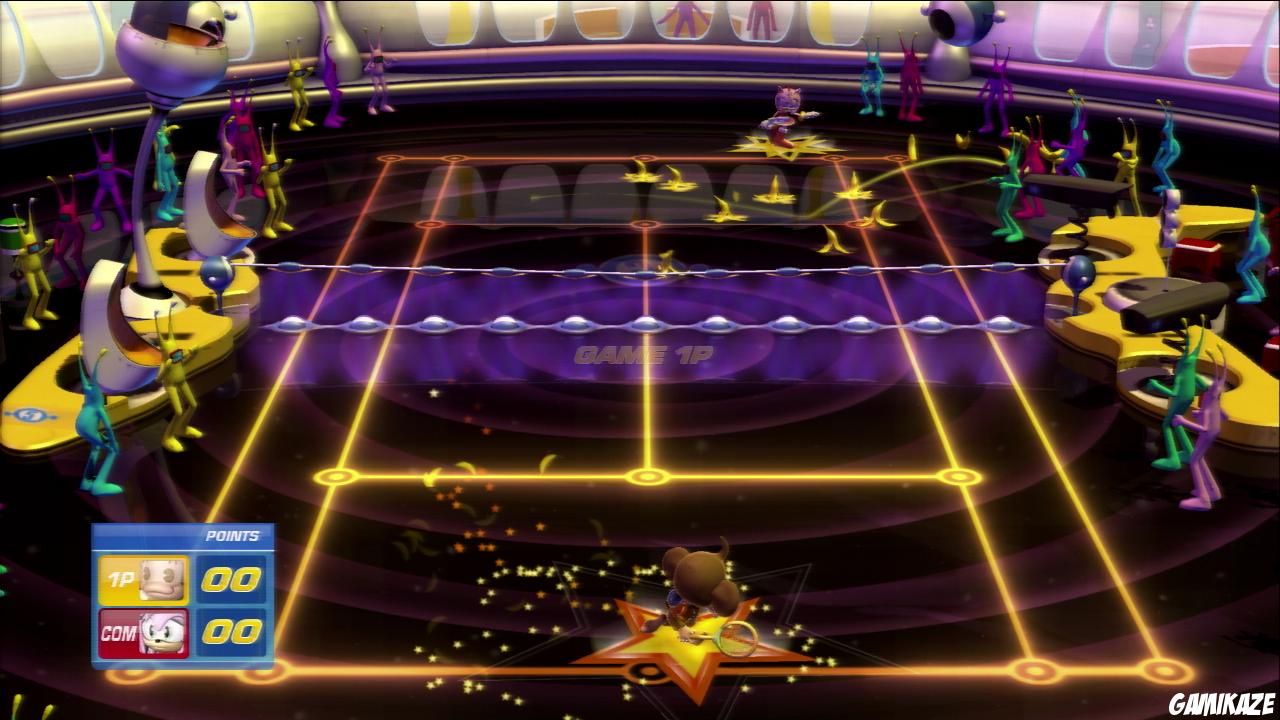This screenshot has height=720, width=1280.
Task: Click AiAi's tennis racket
Action: click(x=735, y=634)
